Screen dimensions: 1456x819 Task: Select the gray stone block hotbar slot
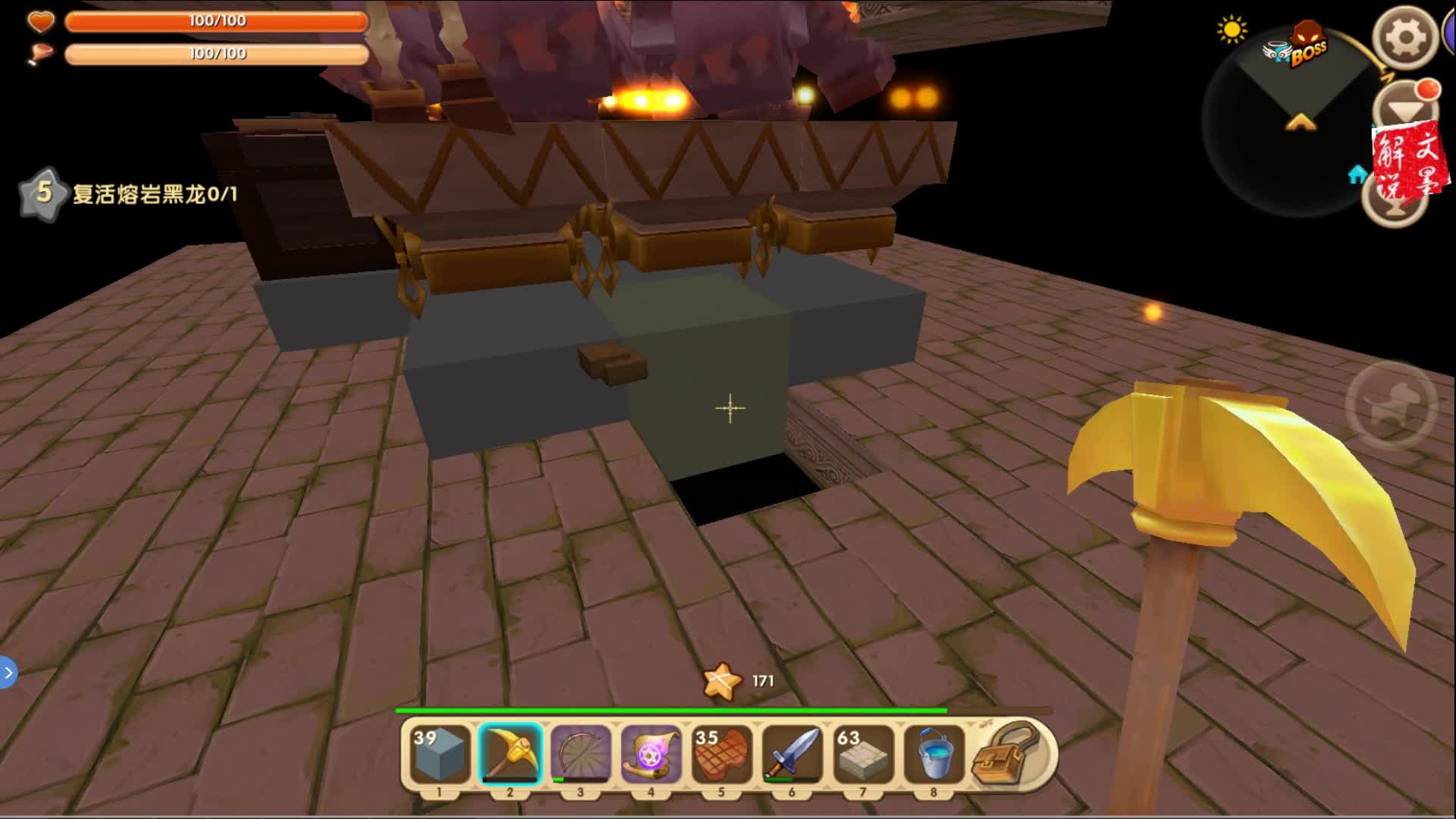point(440,754)
